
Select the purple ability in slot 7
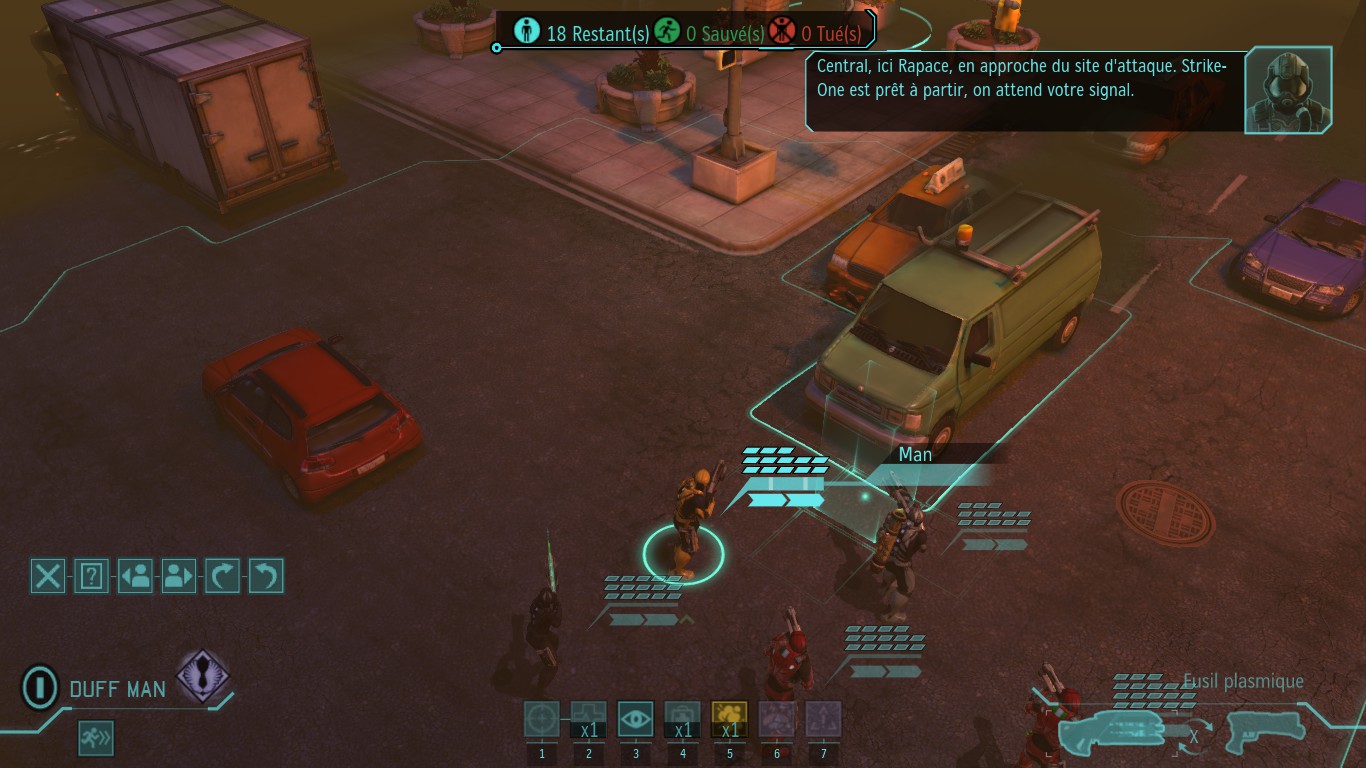[x=824, y=719]
